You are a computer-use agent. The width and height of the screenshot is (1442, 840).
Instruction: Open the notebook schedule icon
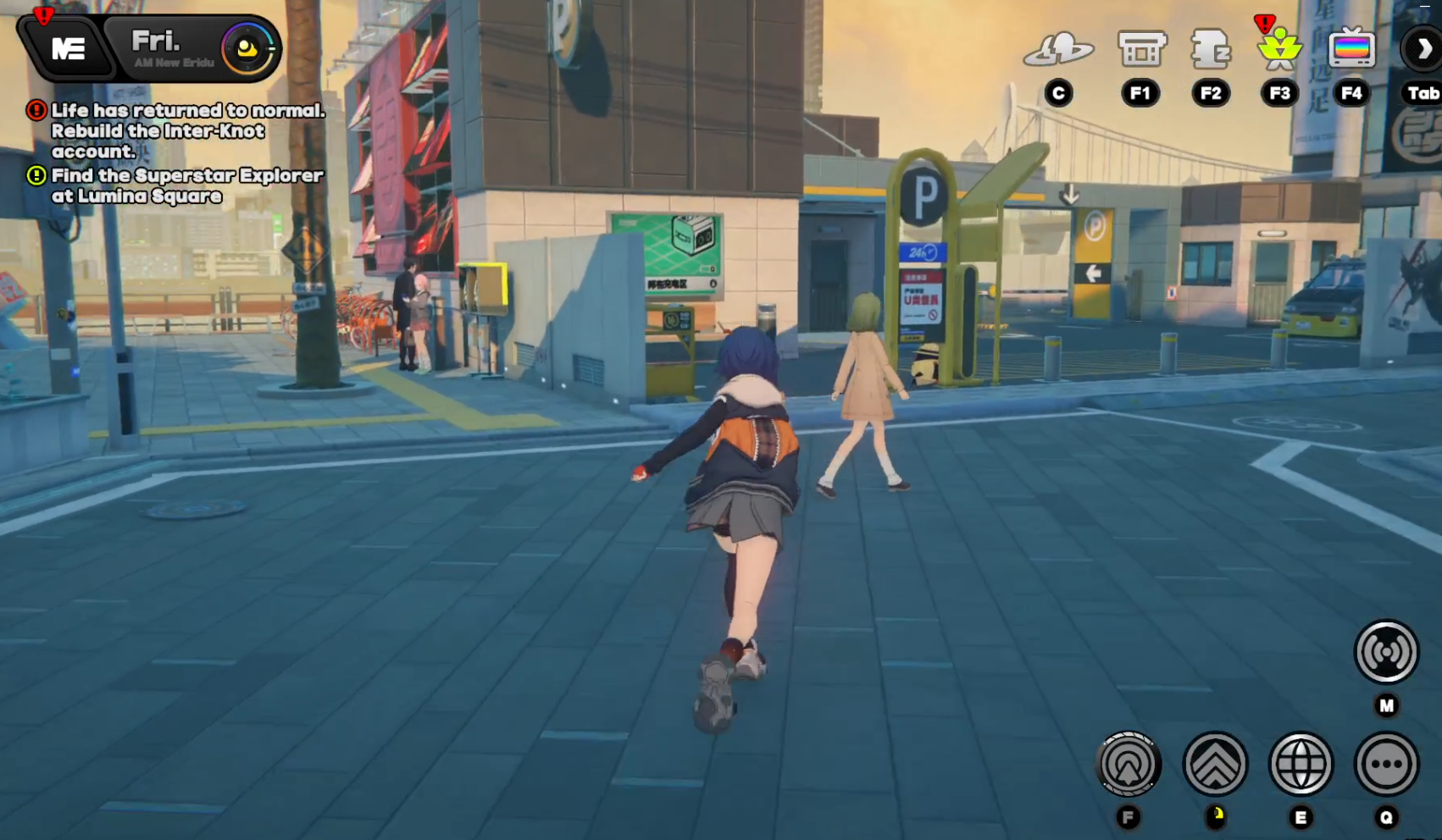point(1211,49)
